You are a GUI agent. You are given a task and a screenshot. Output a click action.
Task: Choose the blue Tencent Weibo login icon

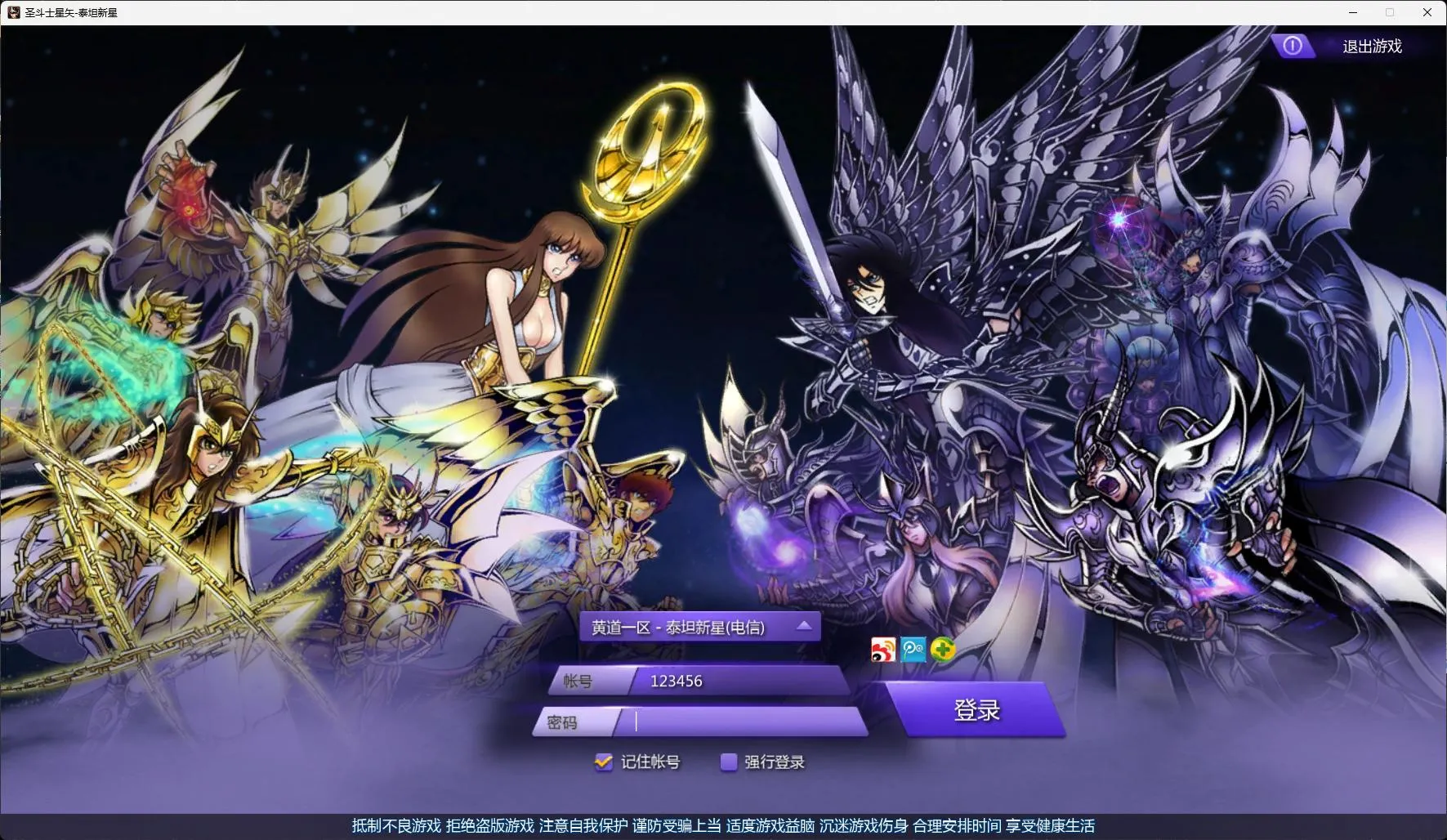tap(913, 650)
